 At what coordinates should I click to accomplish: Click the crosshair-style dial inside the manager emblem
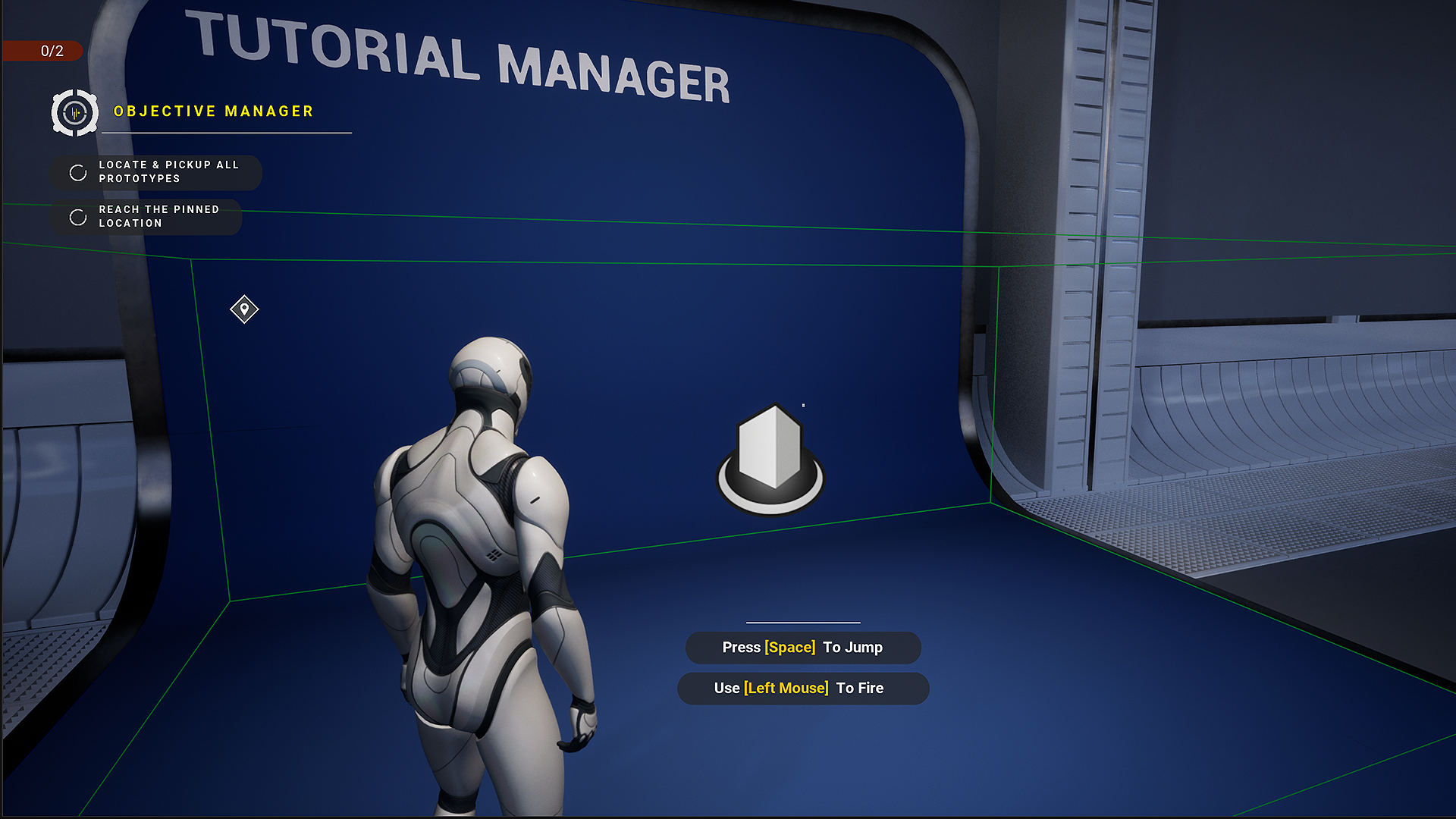(74, 112)
